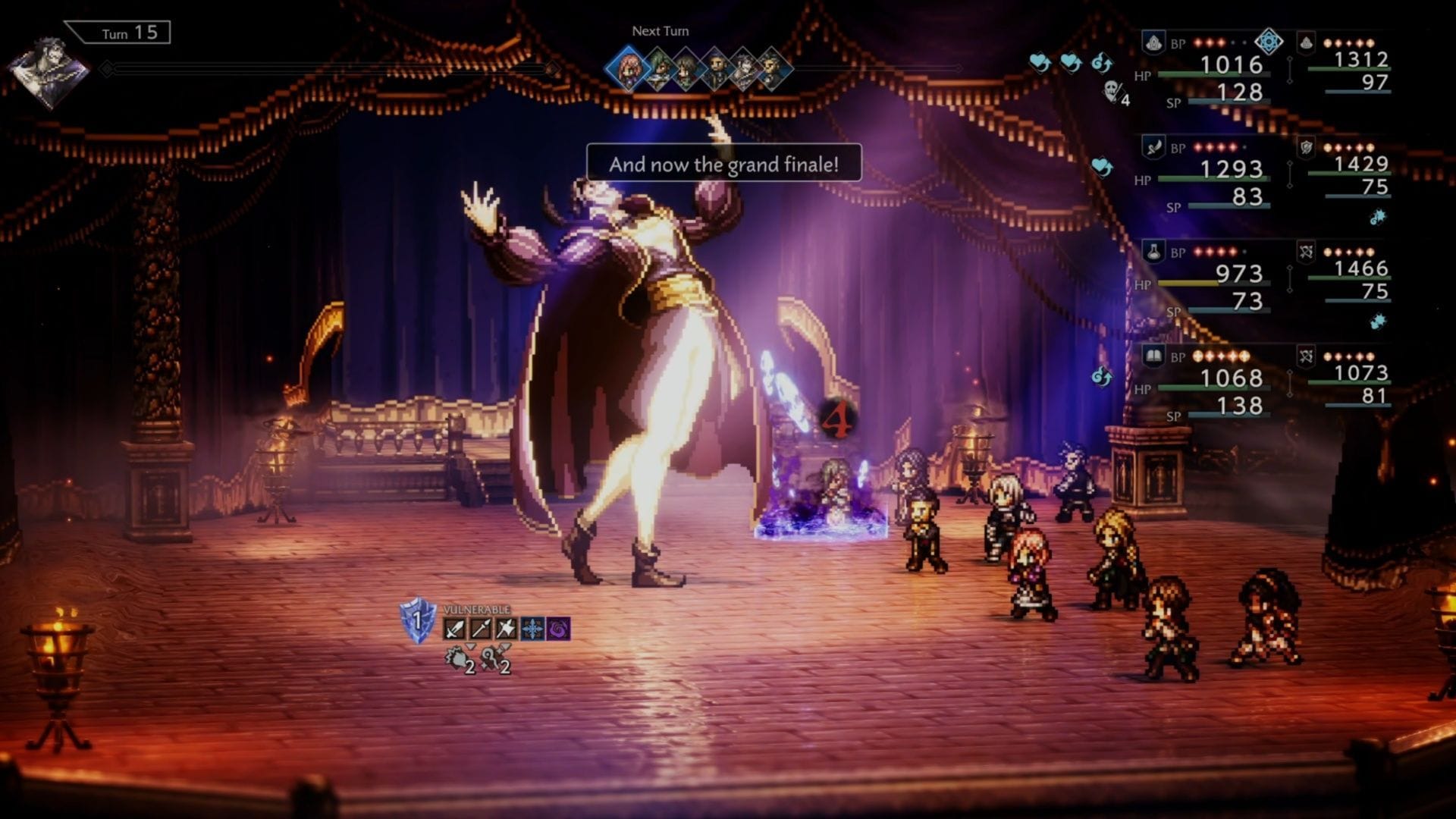
Task: Select the cleric job icon party member
Action: pos(1153,43)
